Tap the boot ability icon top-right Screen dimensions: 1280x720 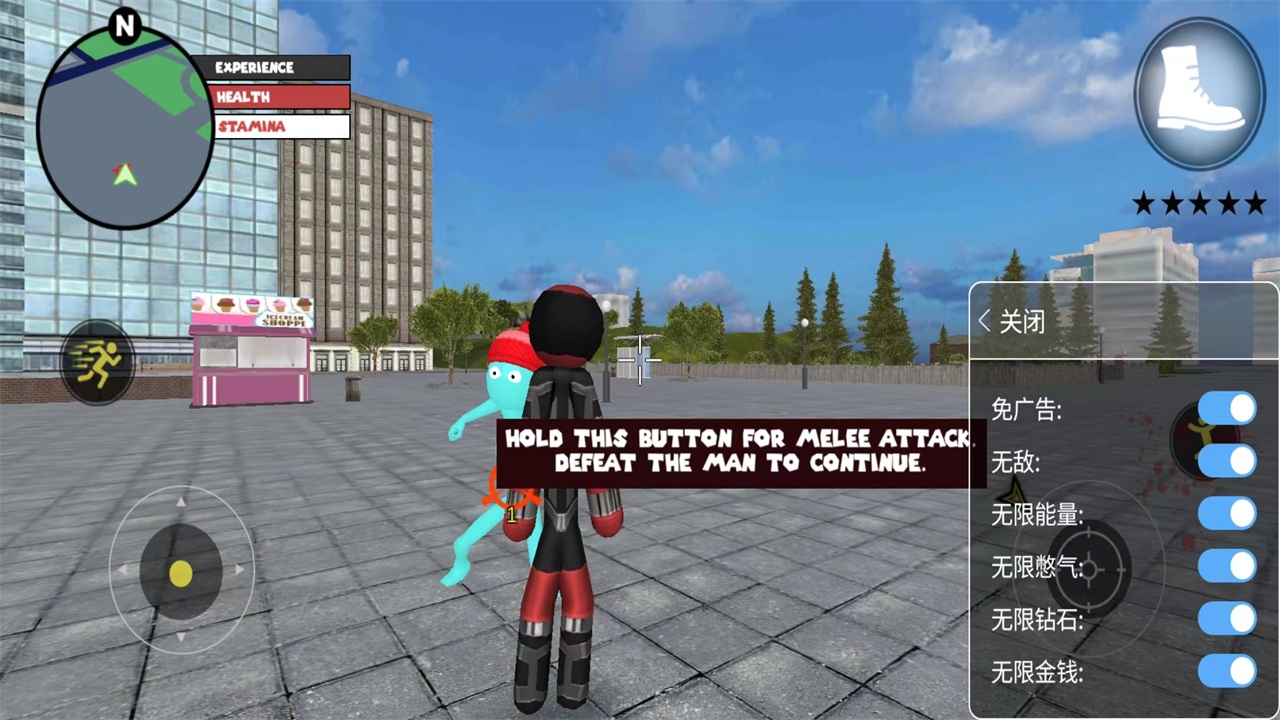[x=1197, y=92]
